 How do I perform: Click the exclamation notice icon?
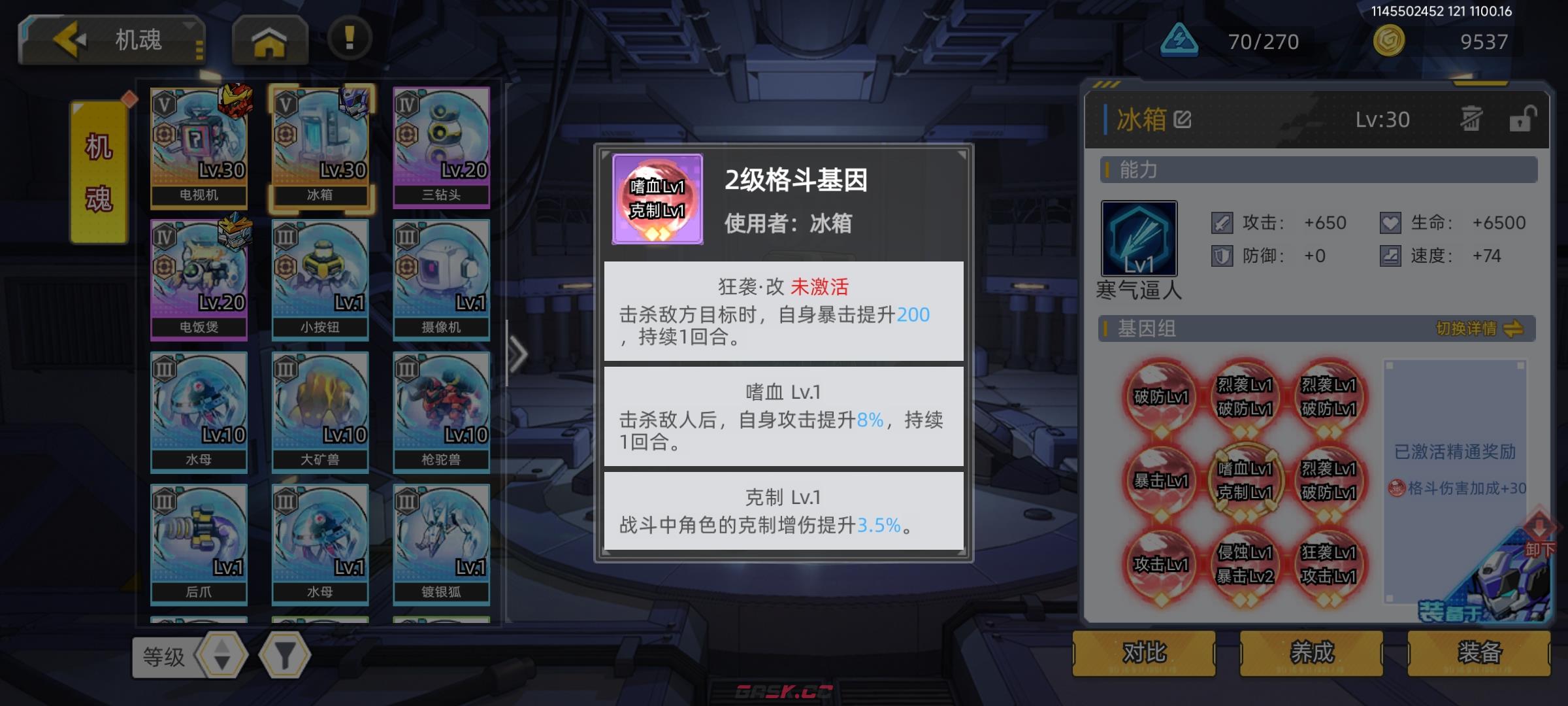[x=348, y=39]
